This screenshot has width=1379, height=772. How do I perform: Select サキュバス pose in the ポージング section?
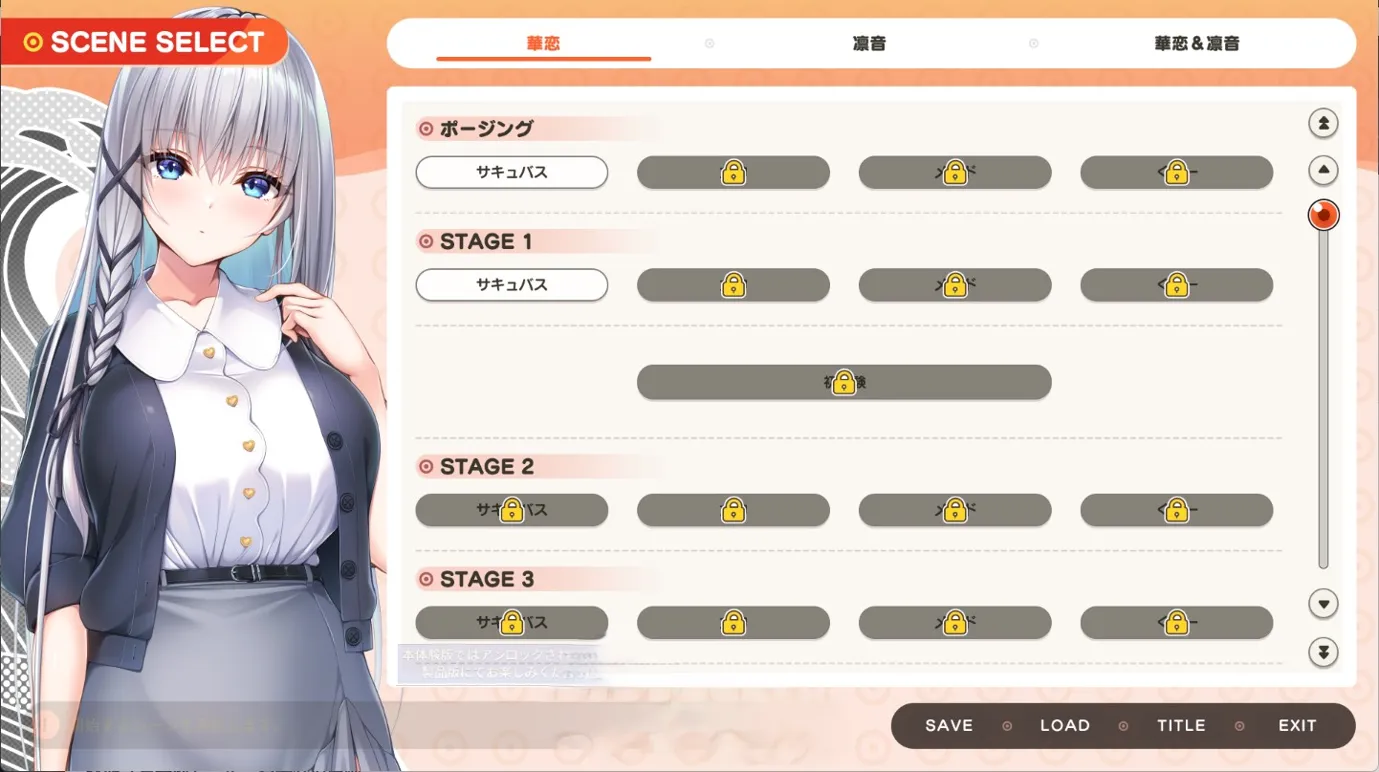[511, 172]
